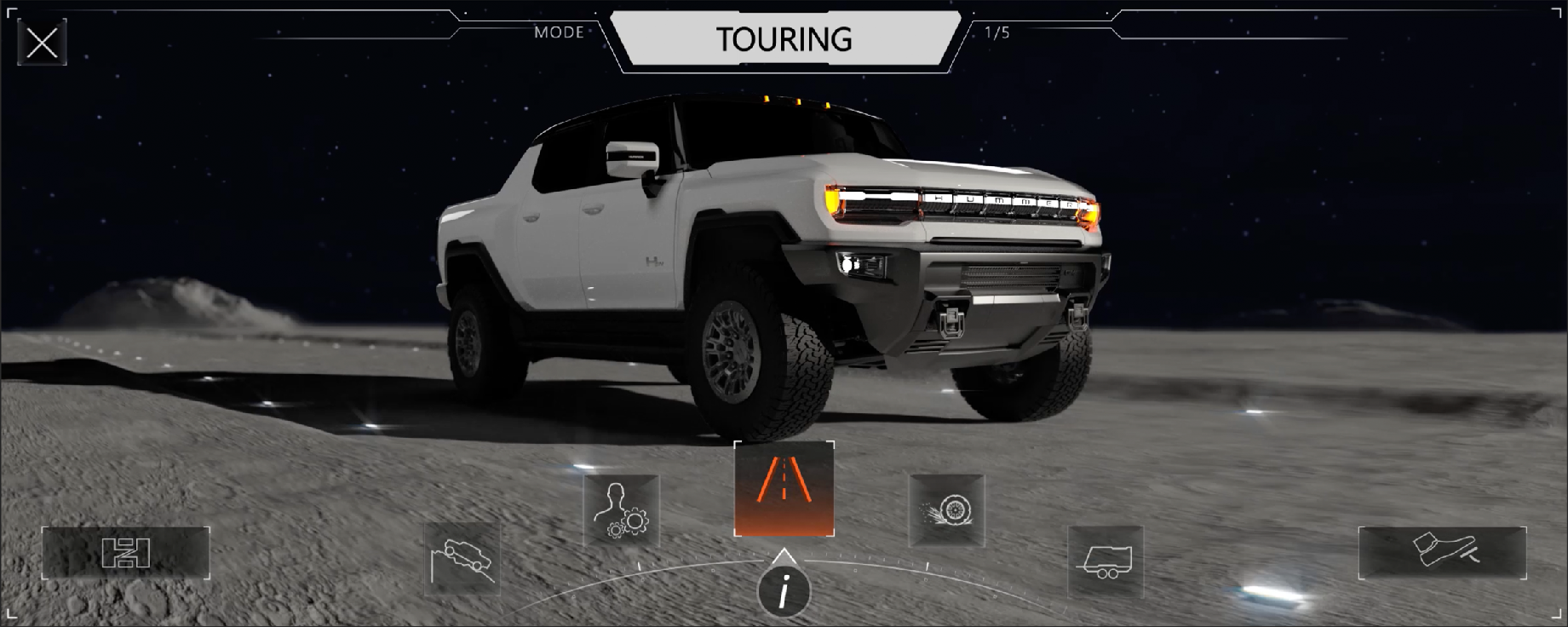Open the drivetrain chassis layout button
The height and width of the screenshot is (627, 1568).
[126, 553]
